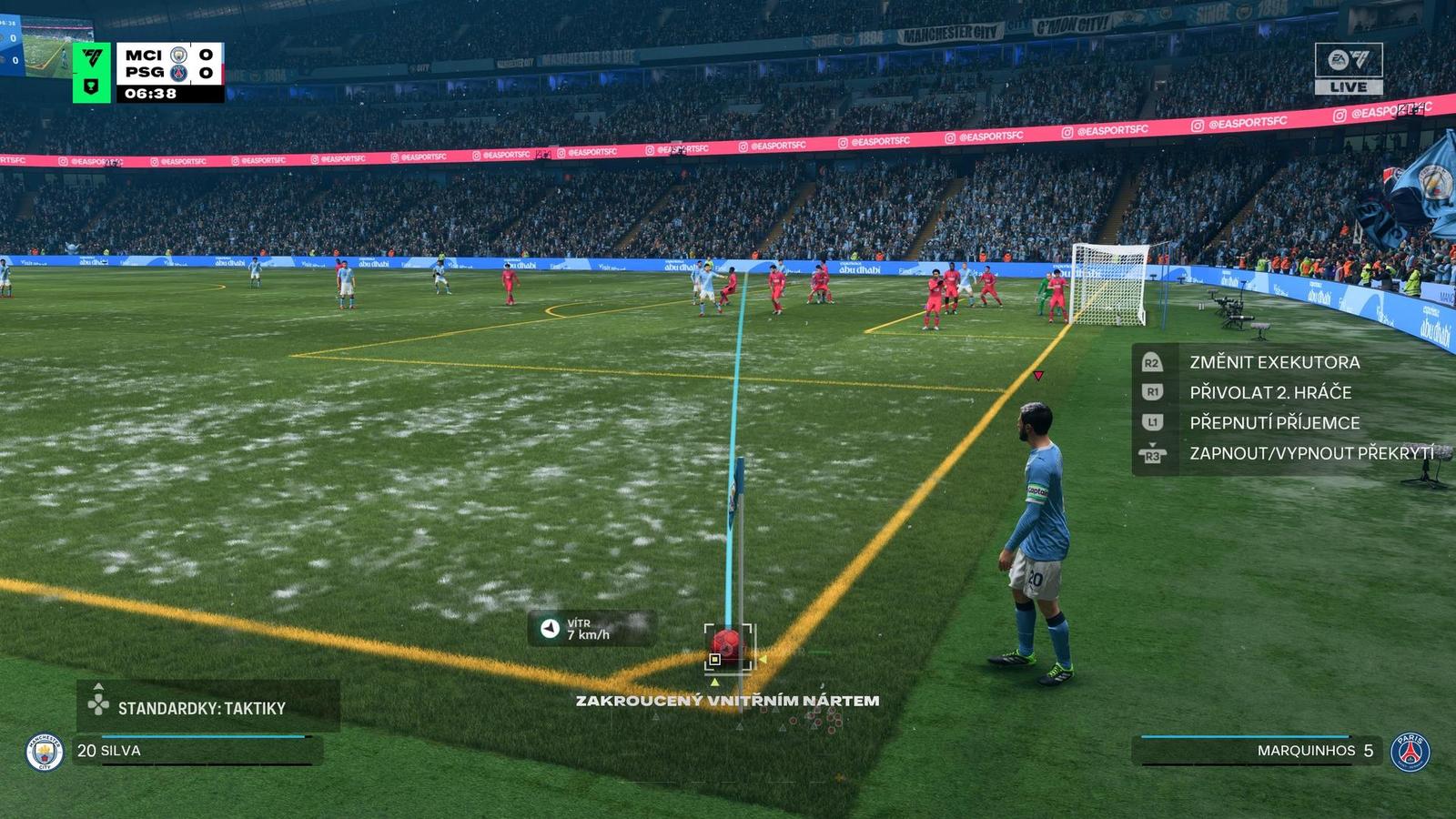
Task: Open the up arrow above the ball reticle
Action: click(x=715, y=682)
